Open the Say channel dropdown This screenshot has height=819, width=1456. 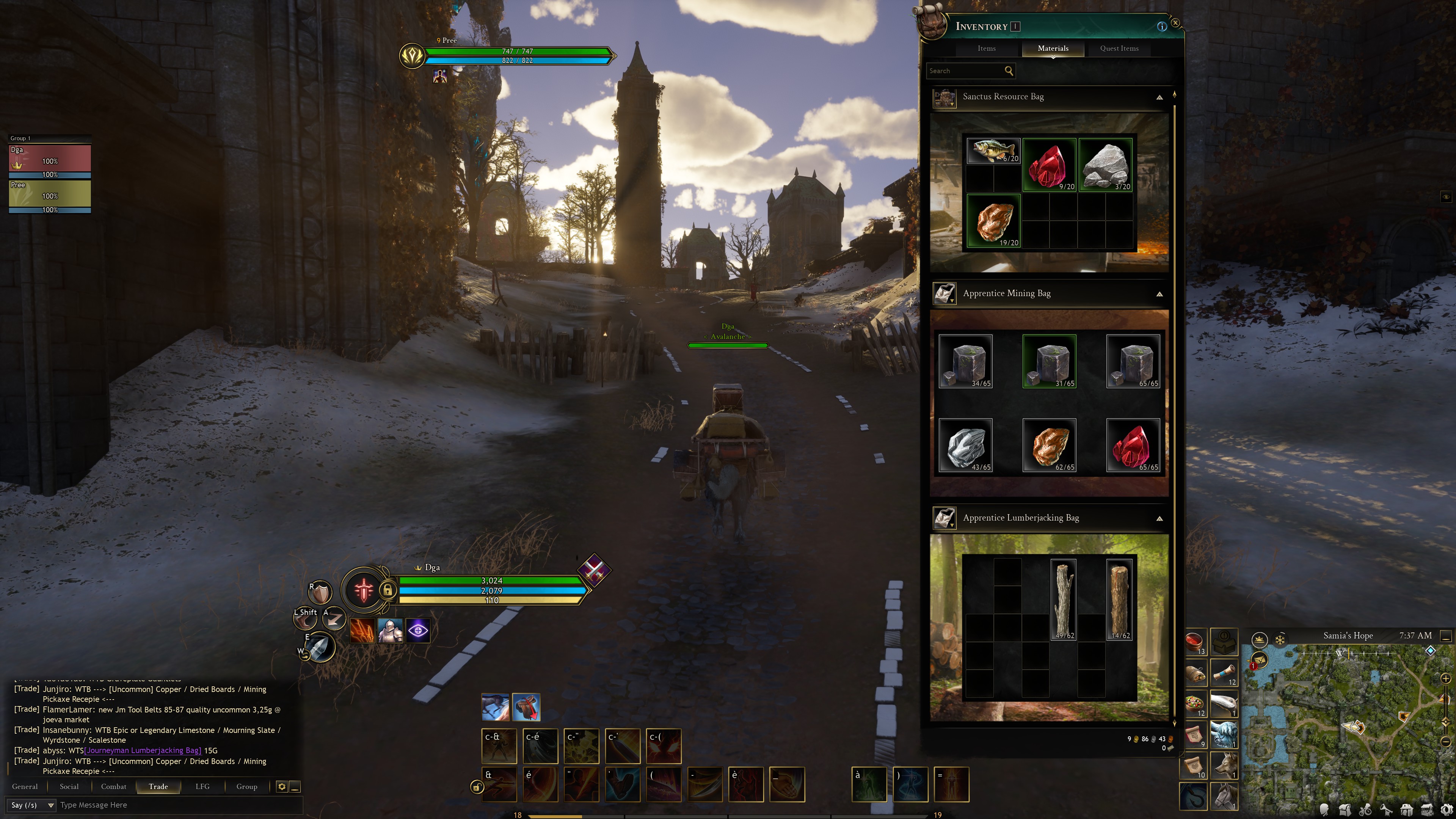(x=31, y=805)
